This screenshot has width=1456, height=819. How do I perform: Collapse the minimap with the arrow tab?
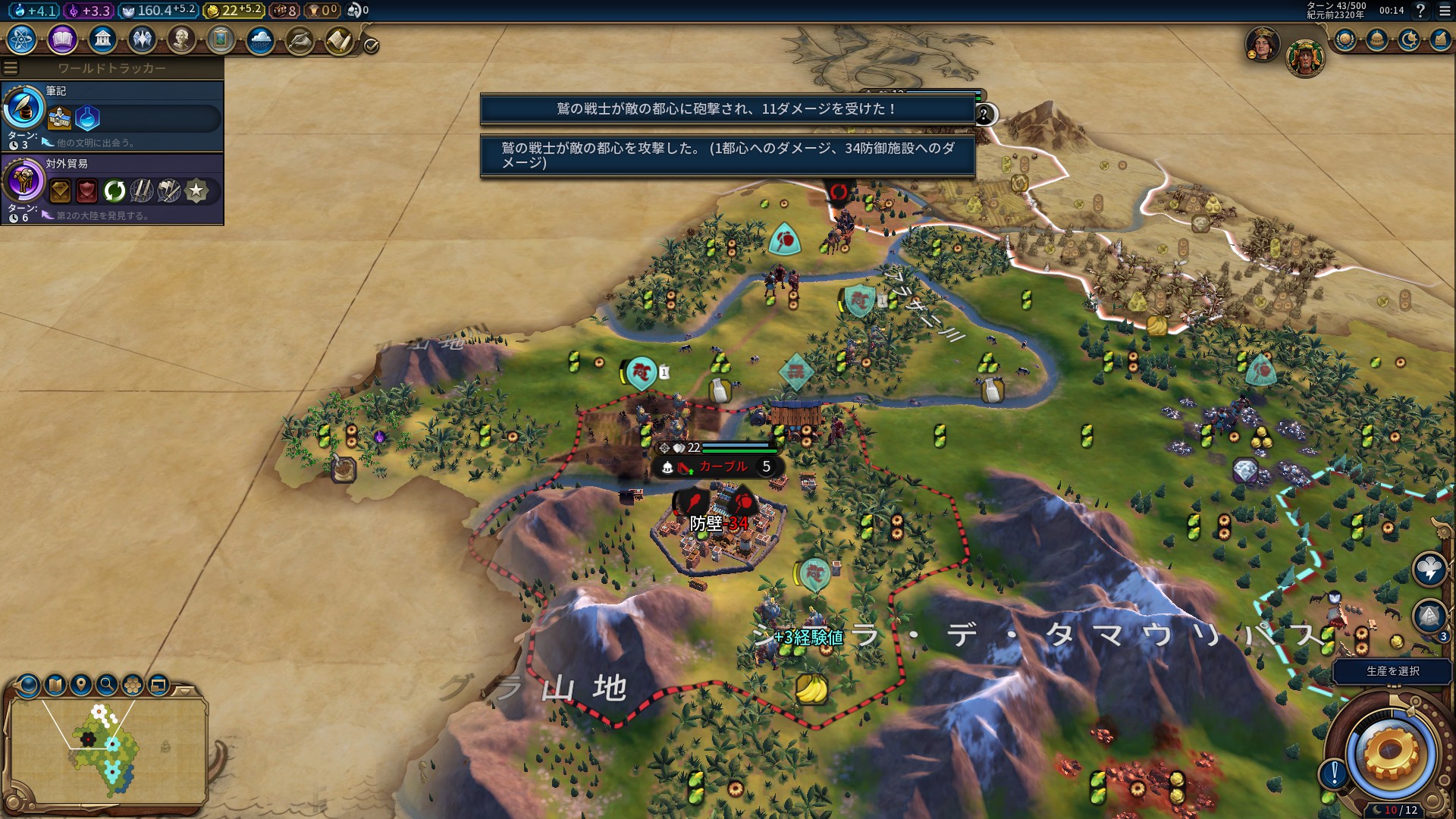pos(185,691)
